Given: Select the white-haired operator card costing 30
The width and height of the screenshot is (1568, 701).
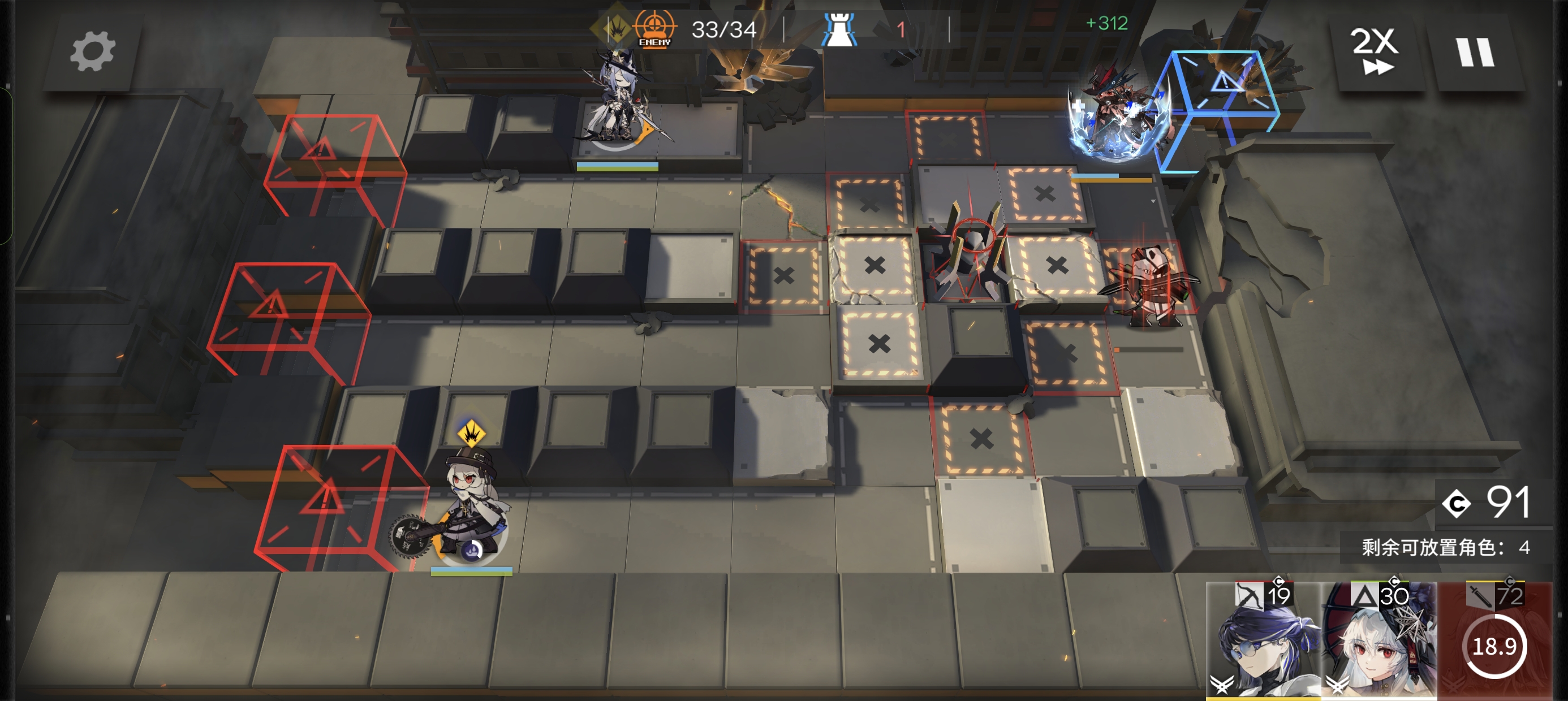Looking at the screenshot, I should click(x=1379, y=640).
